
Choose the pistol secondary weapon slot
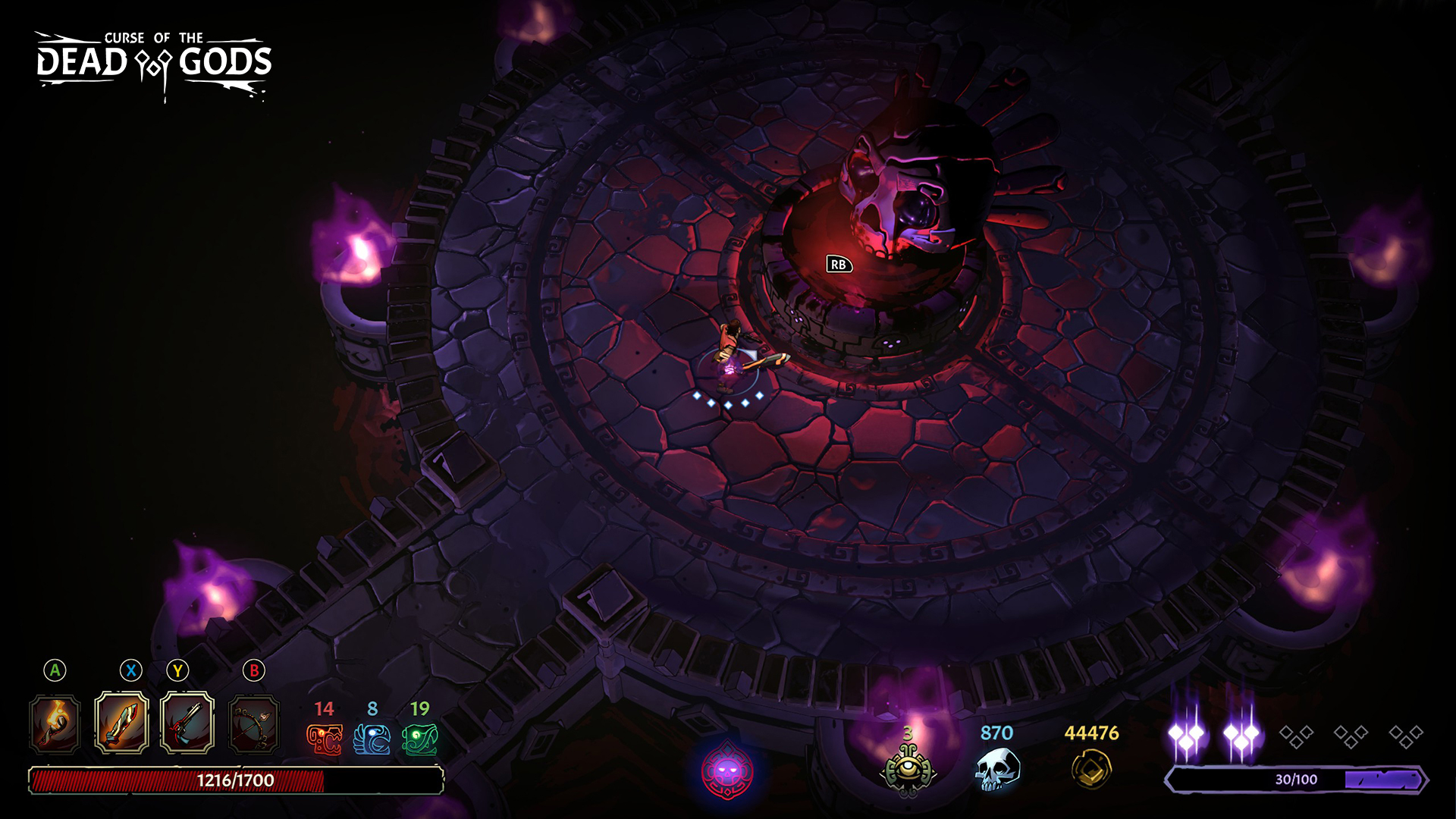click(x=187, y=723)
